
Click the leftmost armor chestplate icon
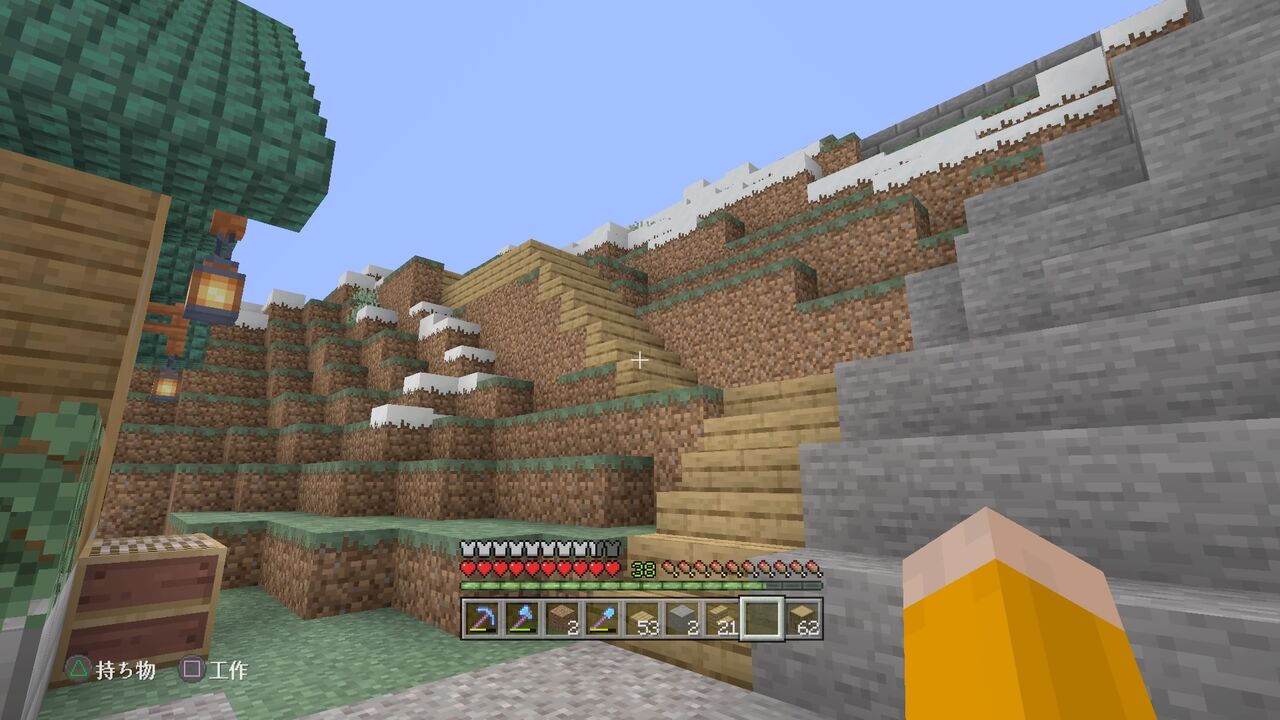pos(466,547)
